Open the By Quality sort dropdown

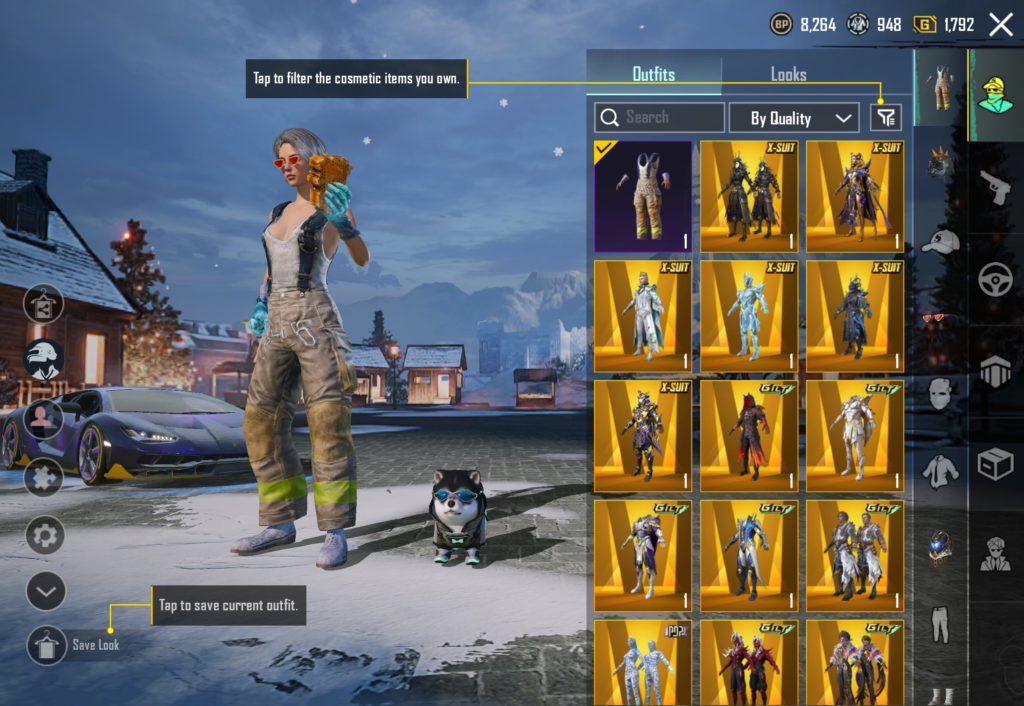[x=794, y=118]
